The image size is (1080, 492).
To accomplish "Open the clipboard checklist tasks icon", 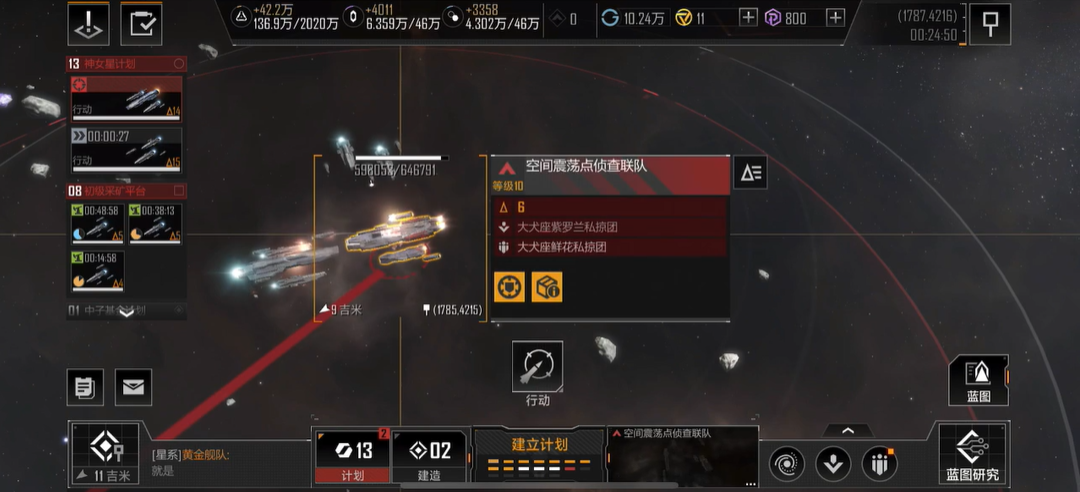I will (141, 23).
